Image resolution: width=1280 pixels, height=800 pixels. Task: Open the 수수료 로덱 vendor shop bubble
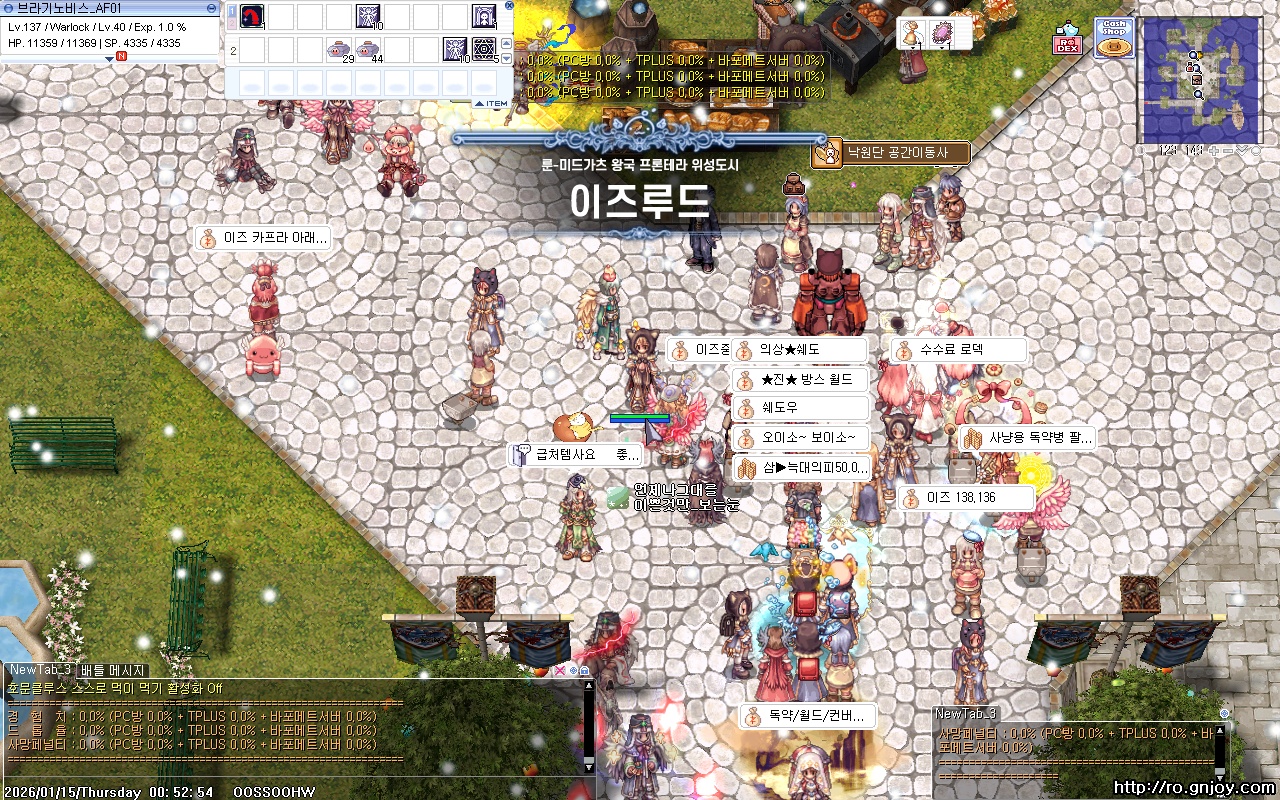[956, 349]
